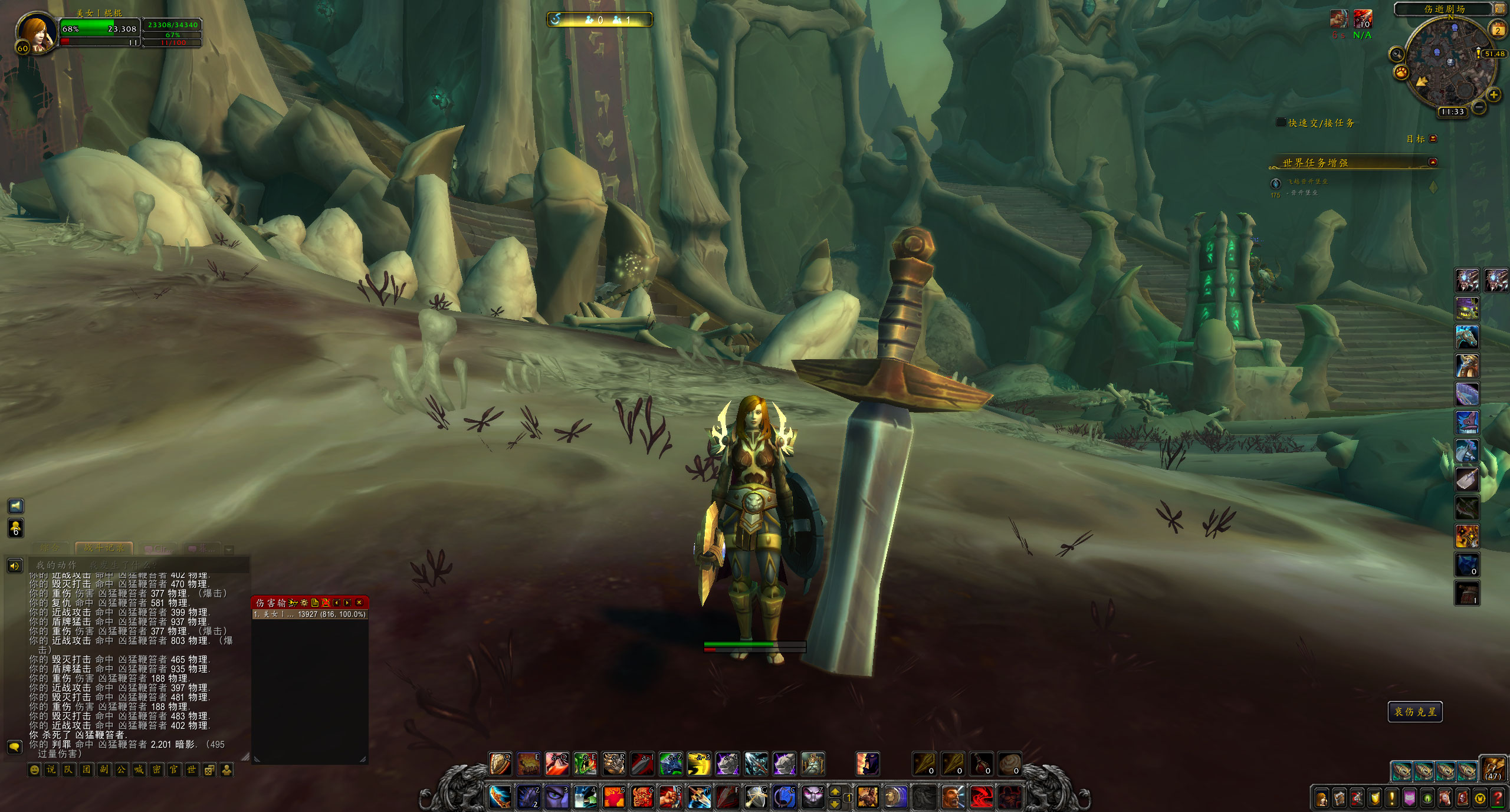Enable the 快速交/接任务 checkbox

pos(1281,122)
